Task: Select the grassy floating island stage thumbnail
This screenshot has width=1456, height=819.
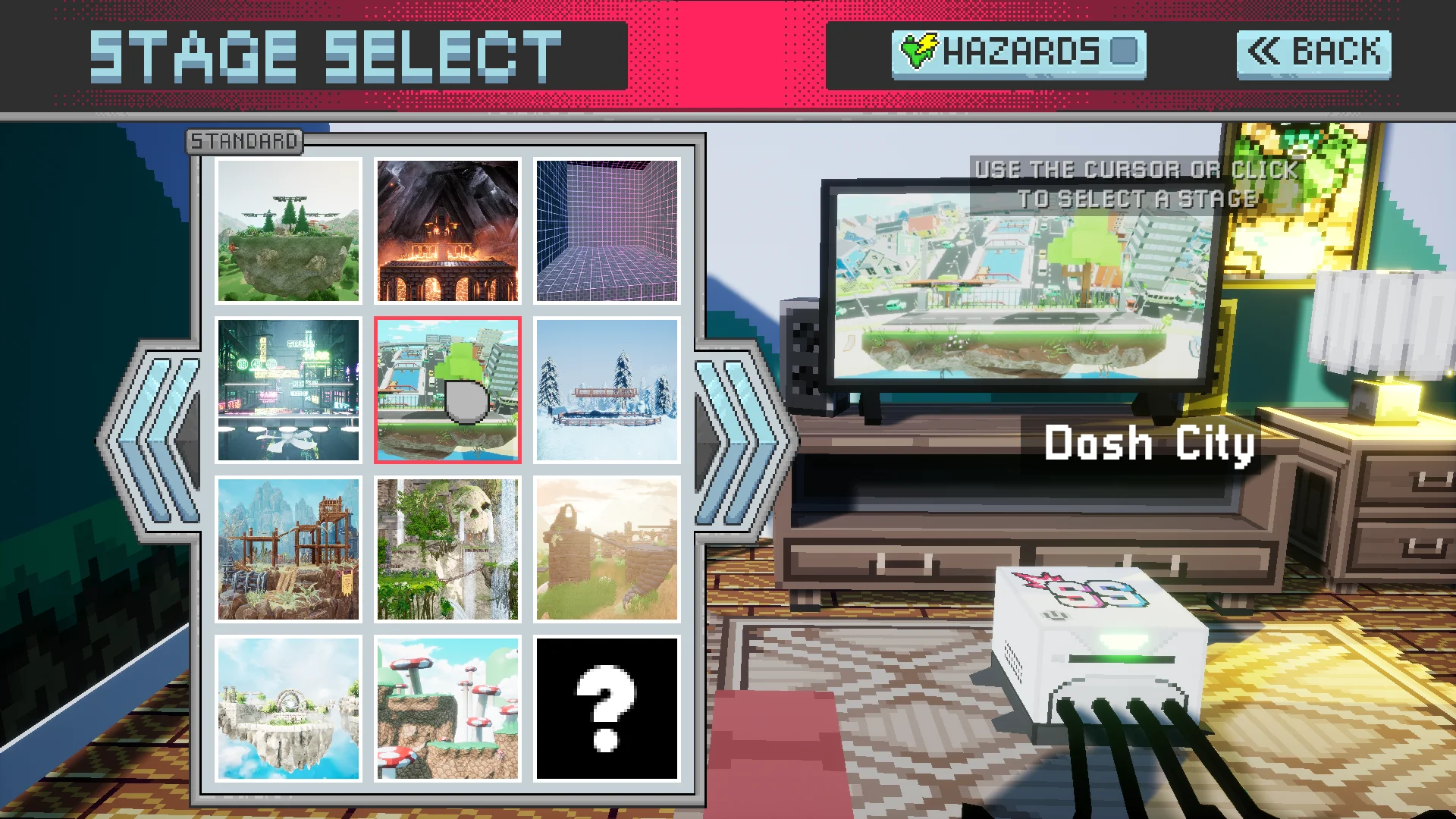Action: [x=288, y=228]
